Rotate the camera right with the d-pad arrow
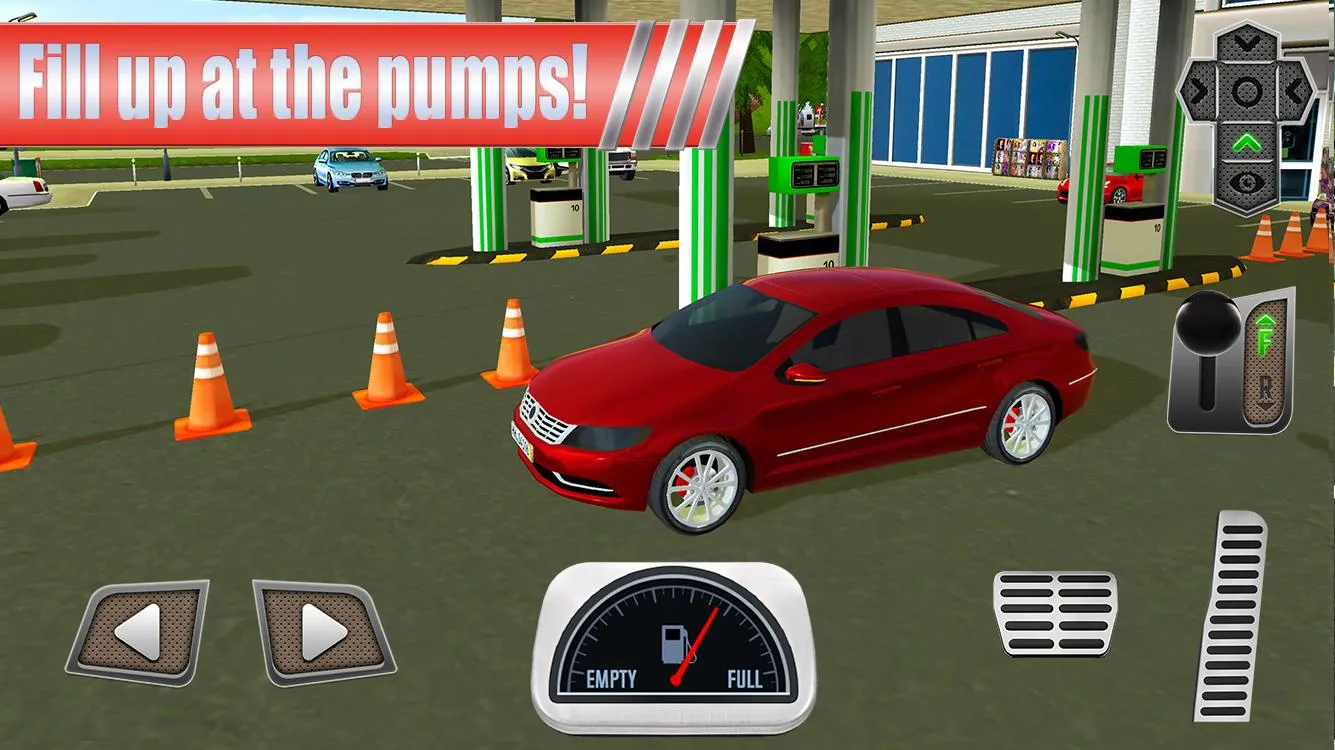 click(1296, 90)
